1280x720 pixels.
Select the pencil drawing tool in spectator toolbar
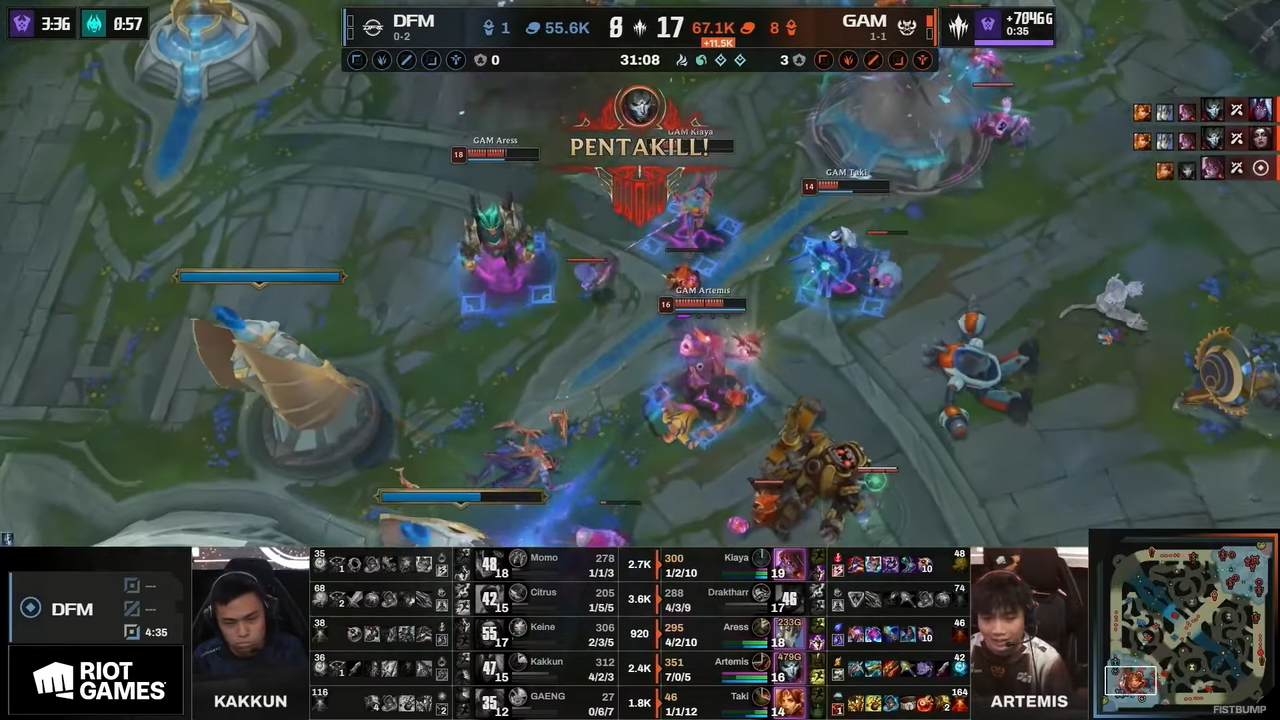pos(407,60)
